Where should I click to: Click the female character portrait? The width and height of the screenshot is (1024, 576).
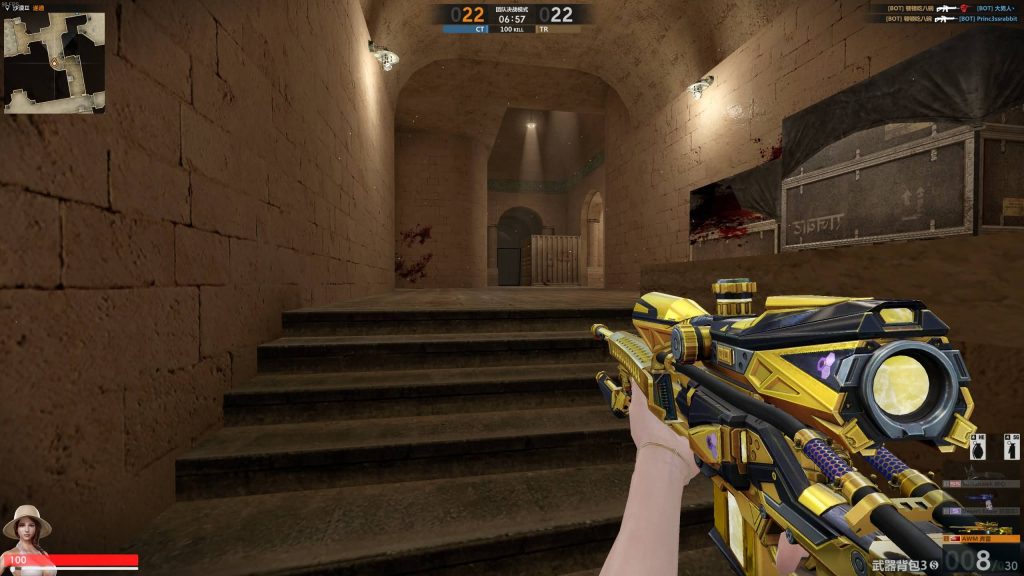coord(27,527)
